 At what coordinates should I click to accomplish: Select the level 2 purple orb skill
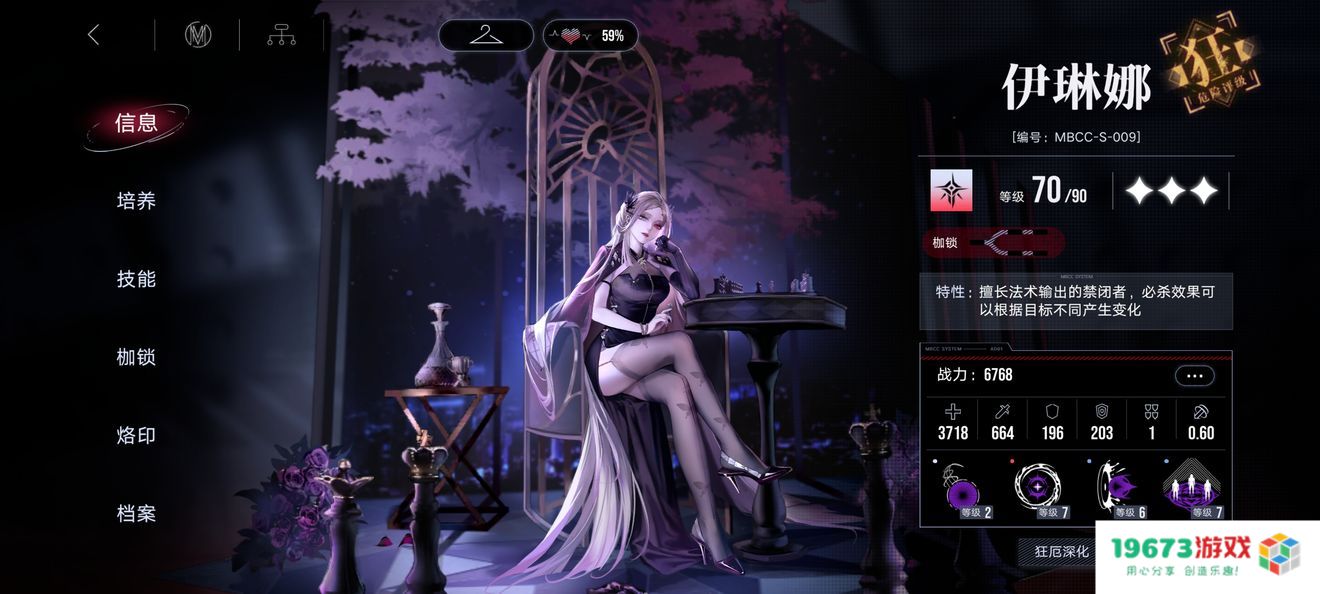pyautogui.click(x=964, y=491)
